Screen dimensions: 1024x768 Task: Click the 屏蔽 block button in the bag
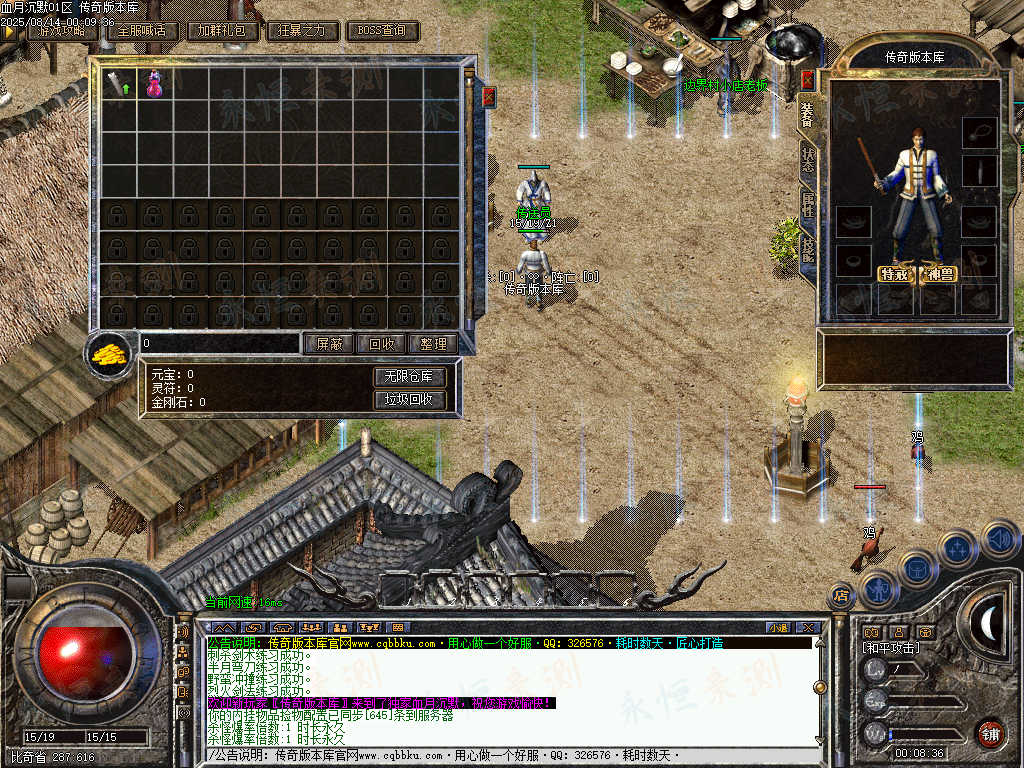click(329, 343)
